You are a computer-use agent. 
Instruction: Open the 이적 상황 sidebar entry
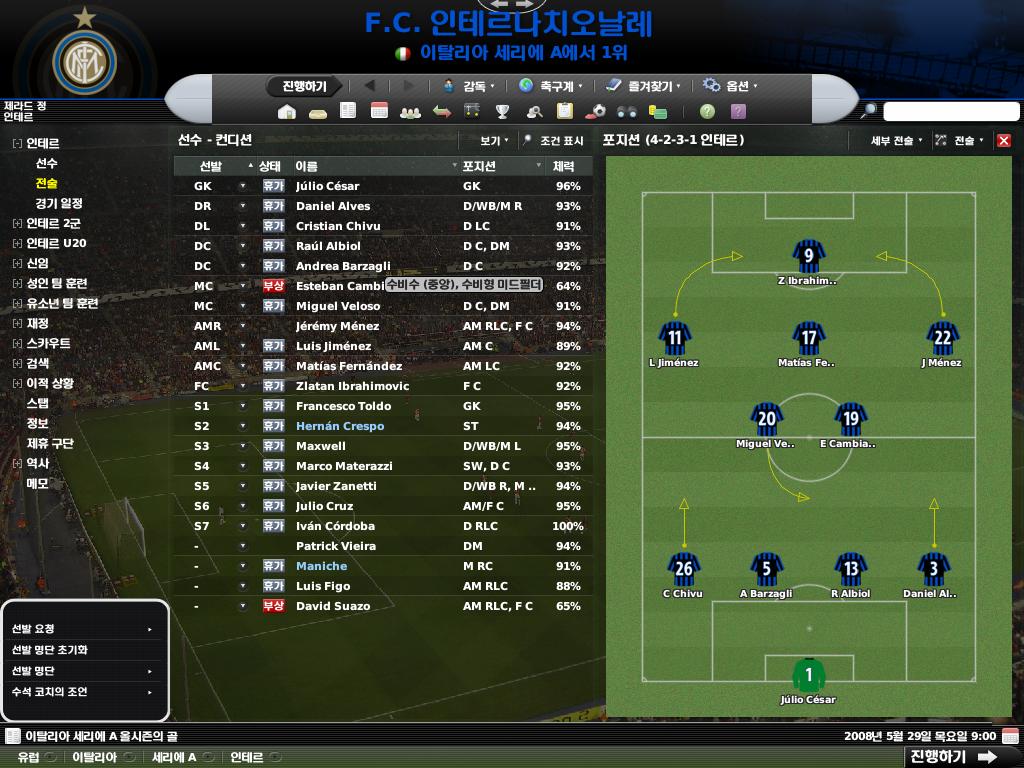(x=49, y=384)
